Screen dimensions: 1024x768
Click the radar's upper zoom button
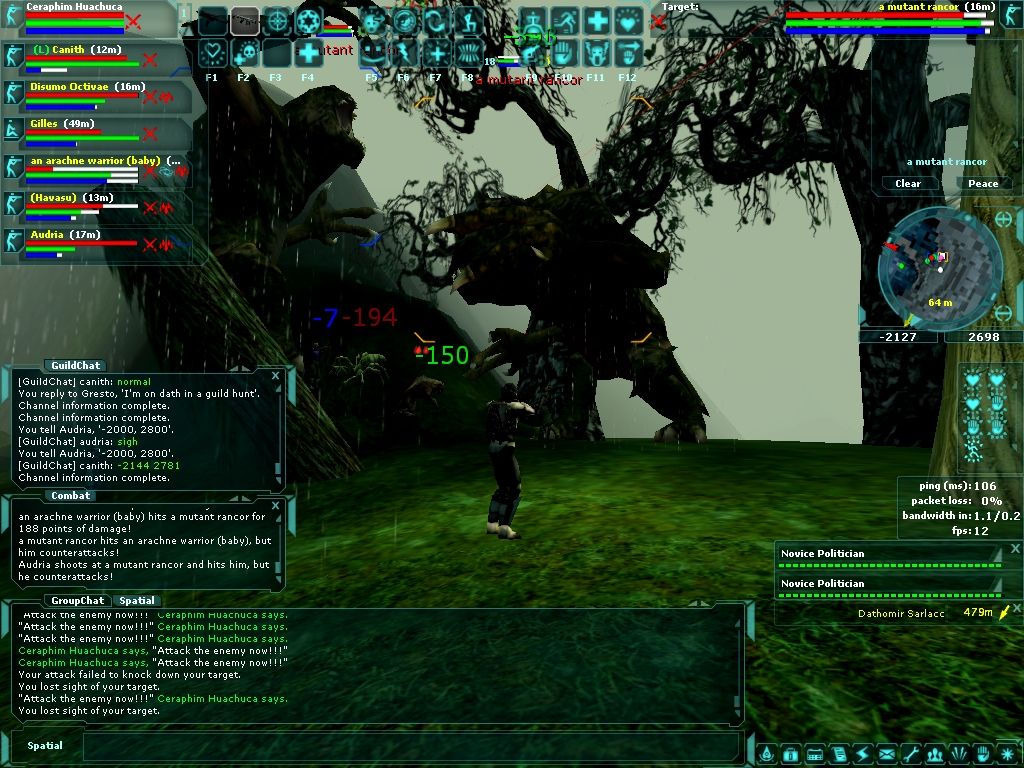pos(1004,219)
